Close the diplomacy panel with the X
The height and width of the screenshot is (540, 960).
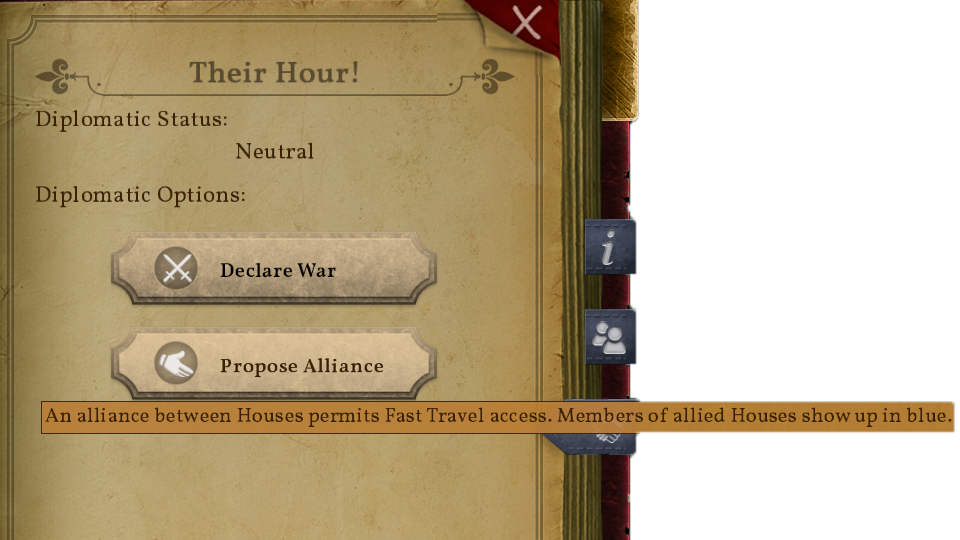(527, 21)
